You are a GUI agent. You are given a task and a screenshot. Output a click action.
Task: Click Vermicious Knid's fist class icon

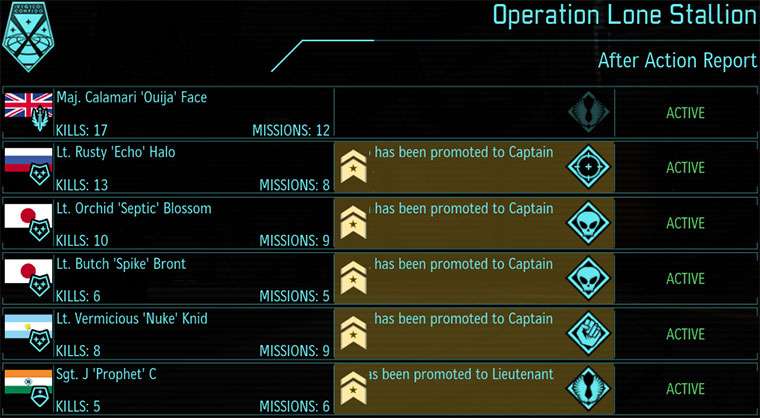click(x=588, y=333)
